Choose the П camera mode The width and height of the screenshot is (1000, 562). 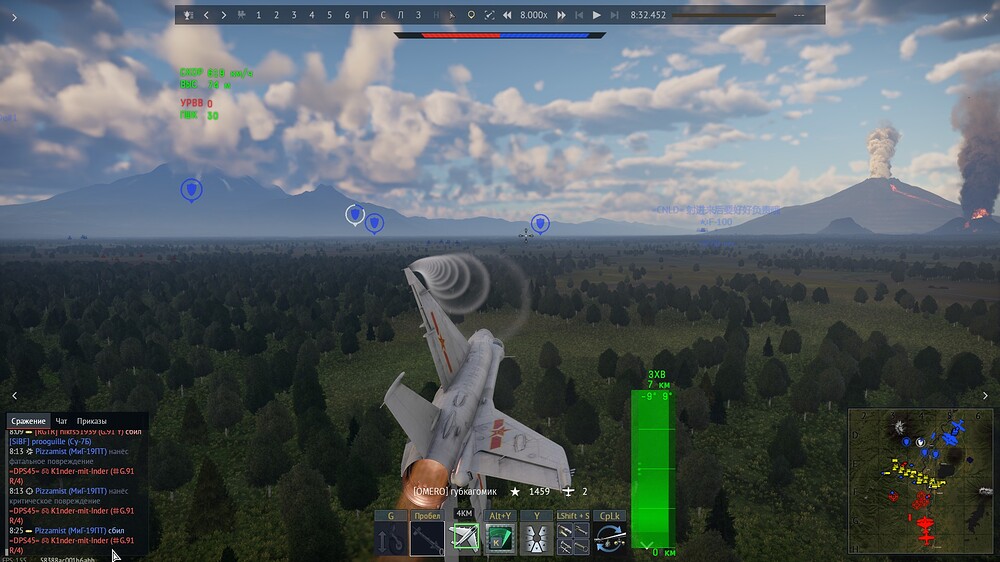[365, 15]
